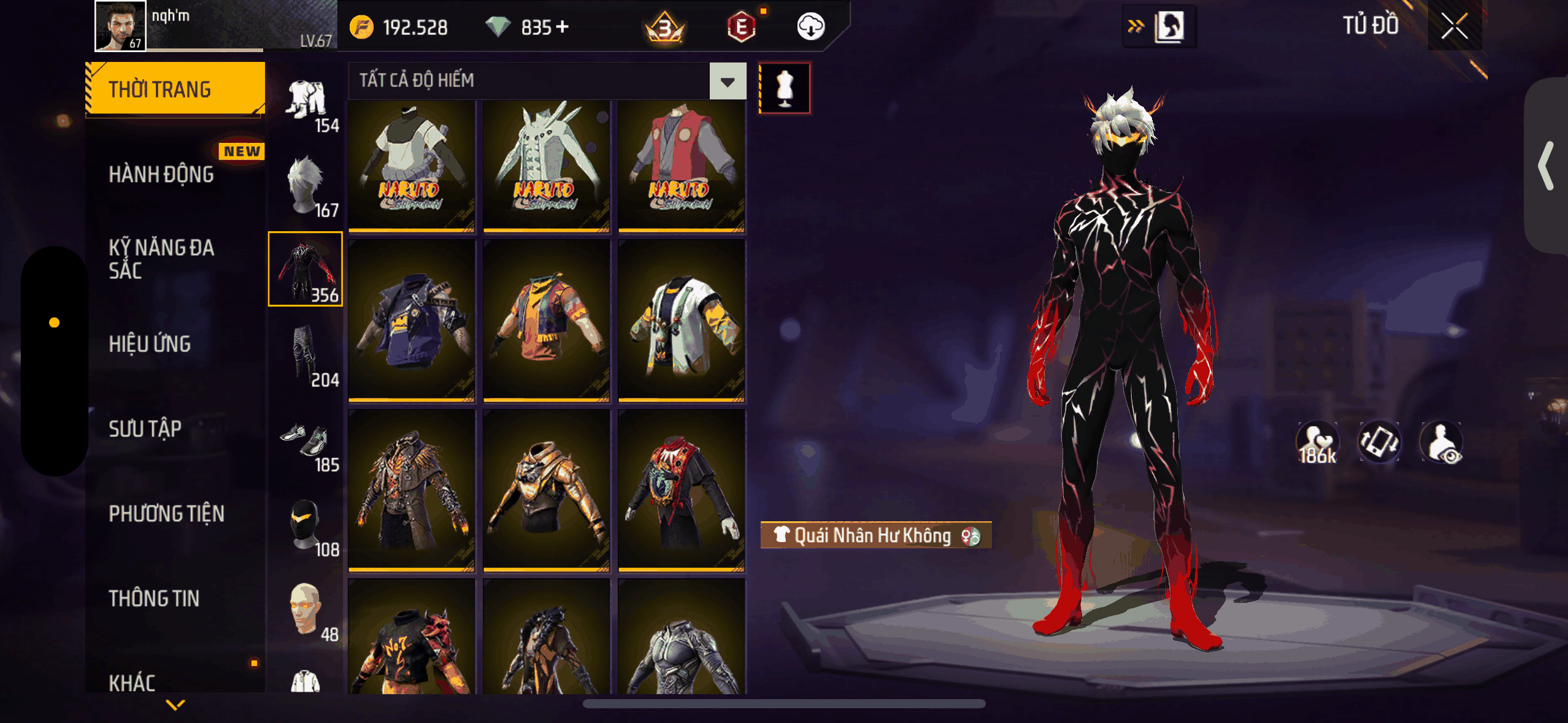Select the golden armor jacket top
This screenshot has height=723, width=1568.
click(x=546, y=490)
